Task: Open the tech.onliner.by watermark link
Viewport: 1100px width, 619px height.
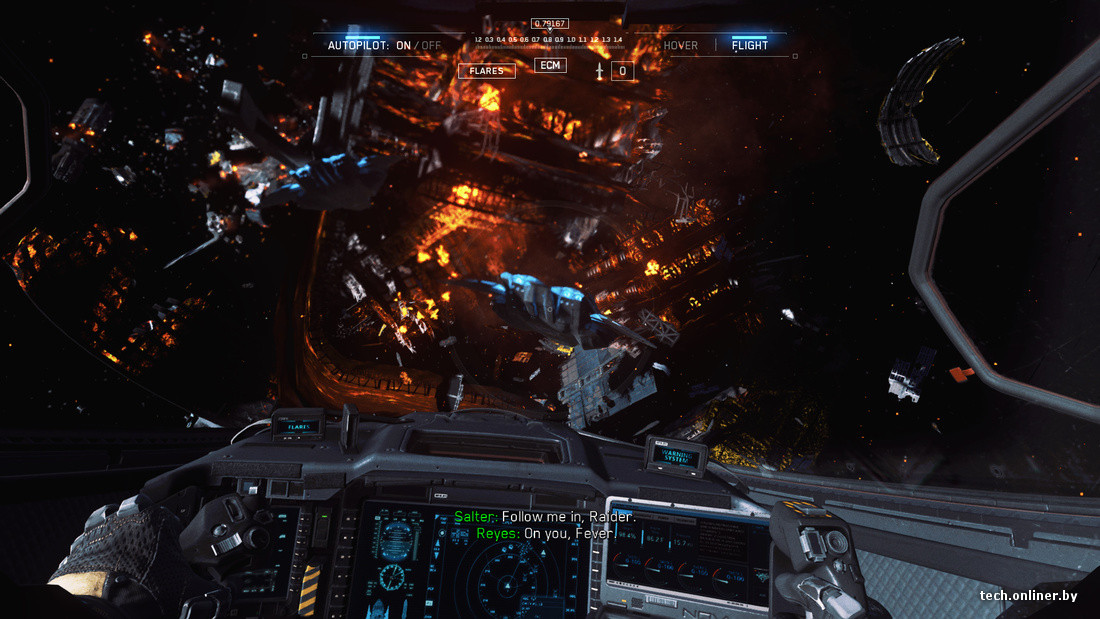Action: 1029,595
